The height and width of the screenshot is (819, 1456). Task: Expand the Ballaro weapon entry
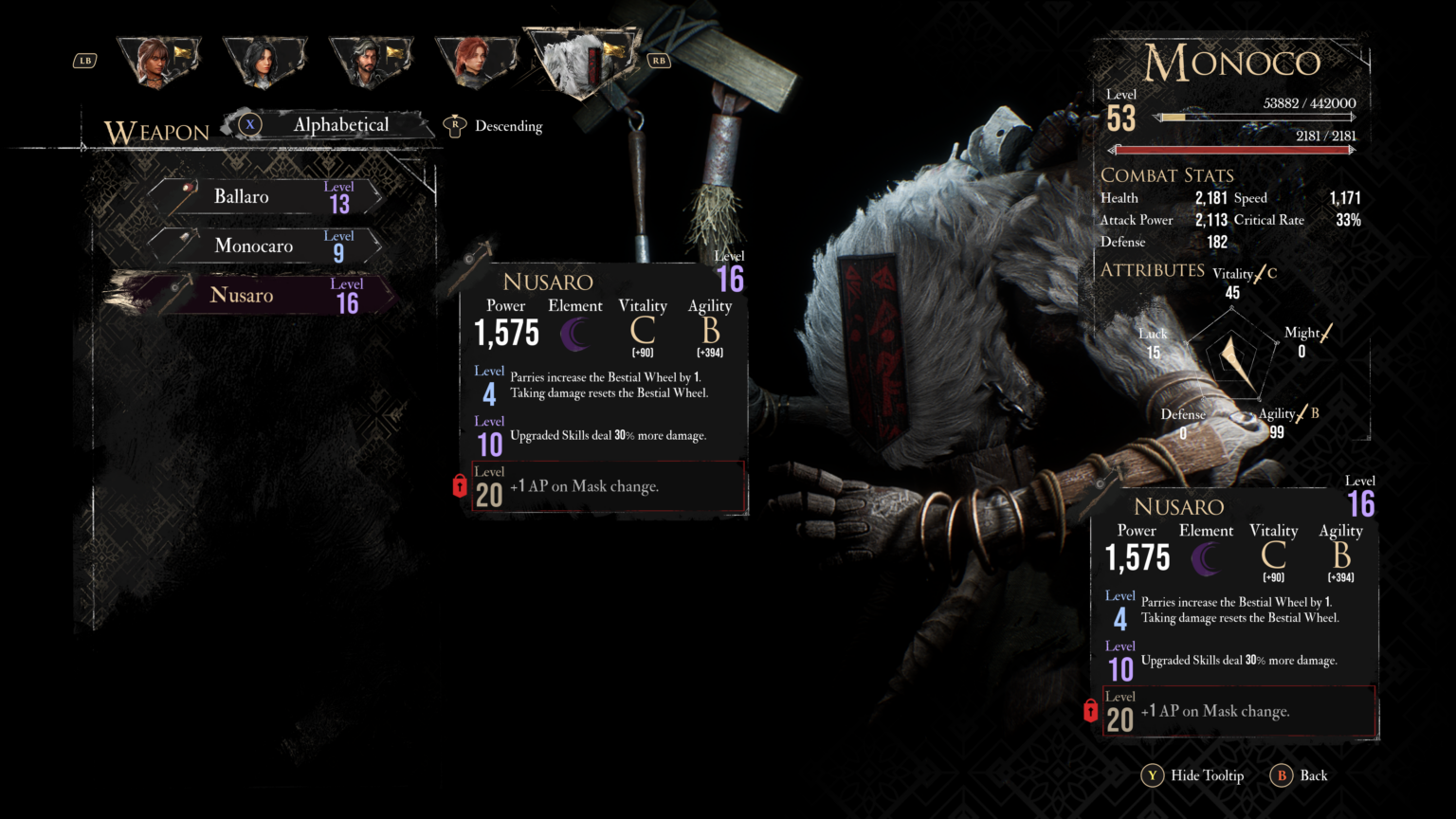click(265, 196)
